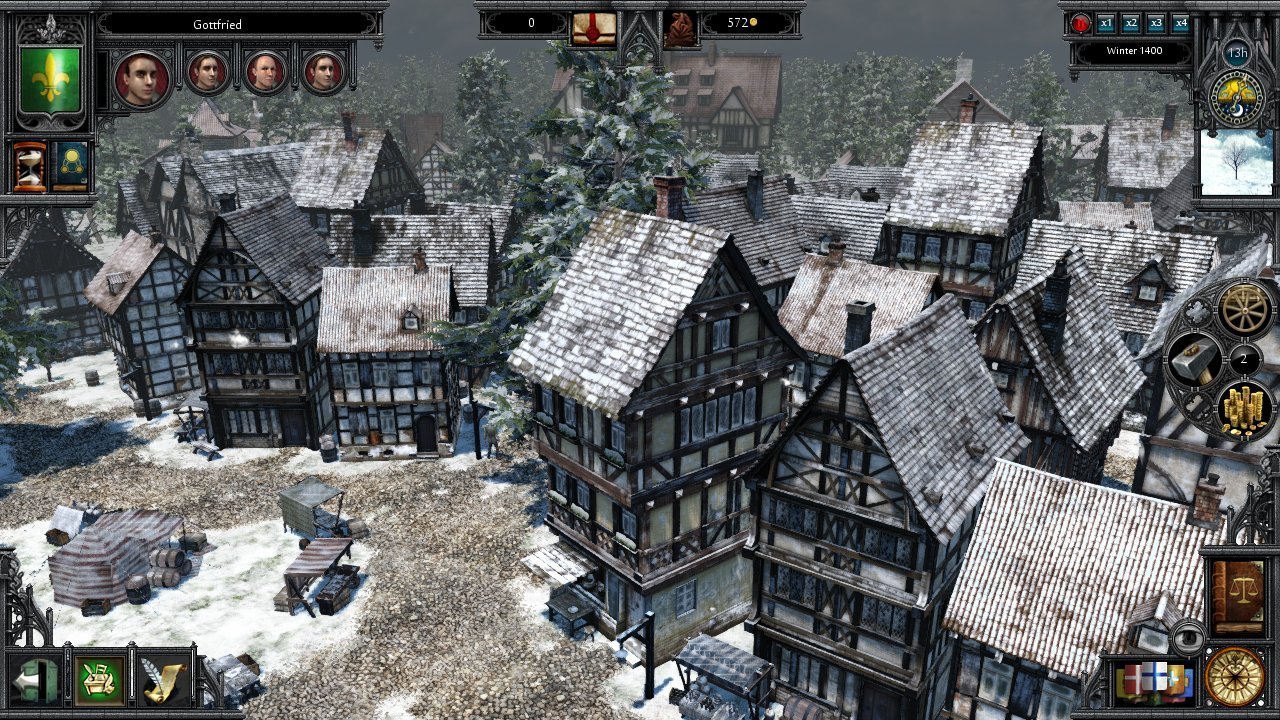Enable x3 game speed
The height and width of the screenshot is (720, 1280).
point(1158,23)
